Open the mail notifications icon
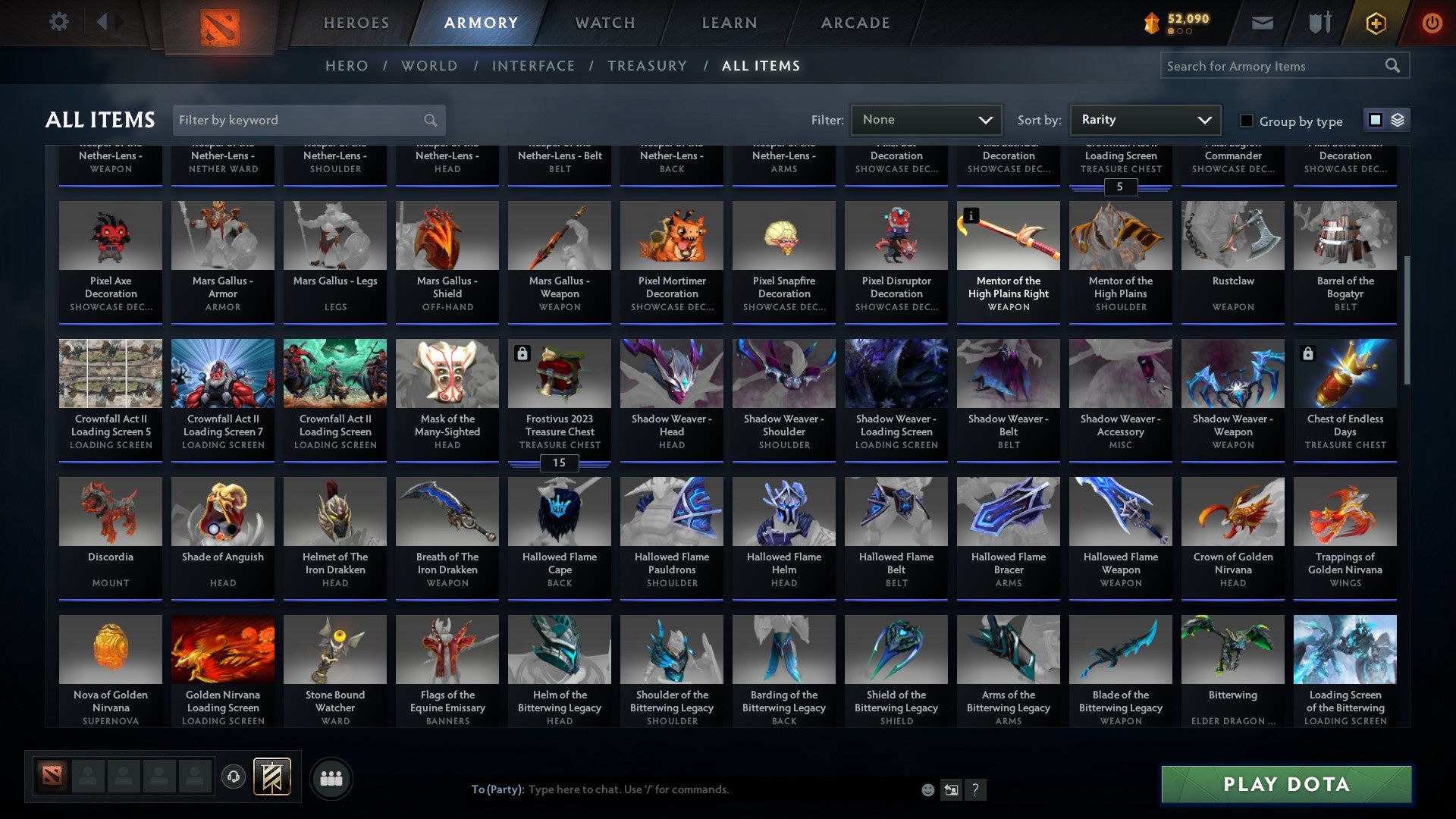Image resolution: width=1456 pixels, height=819 pixels. (x=1263, y=22)
